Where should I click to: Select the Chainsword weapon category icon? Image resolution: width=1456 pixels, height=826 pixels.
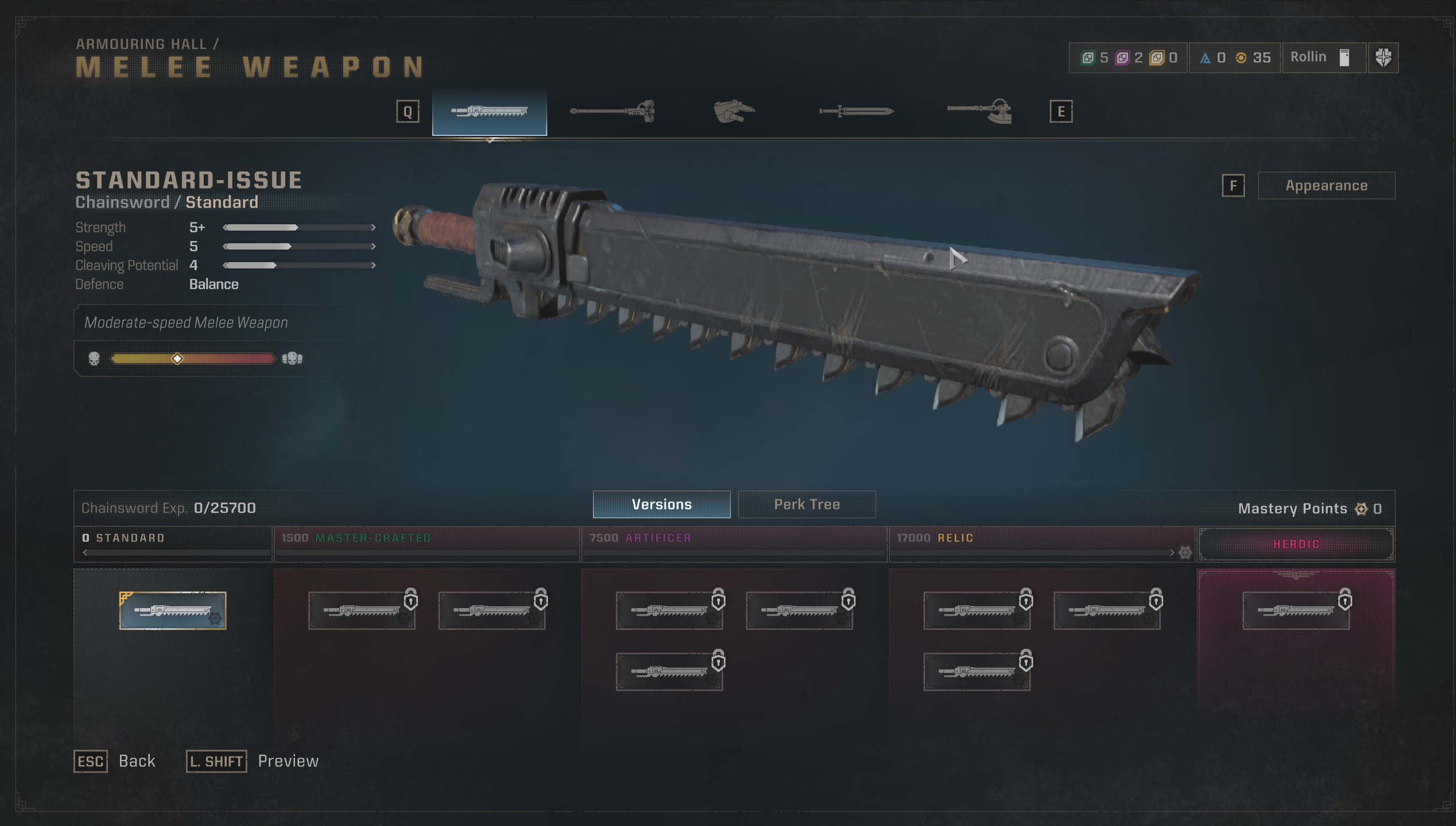pos(489,111)
